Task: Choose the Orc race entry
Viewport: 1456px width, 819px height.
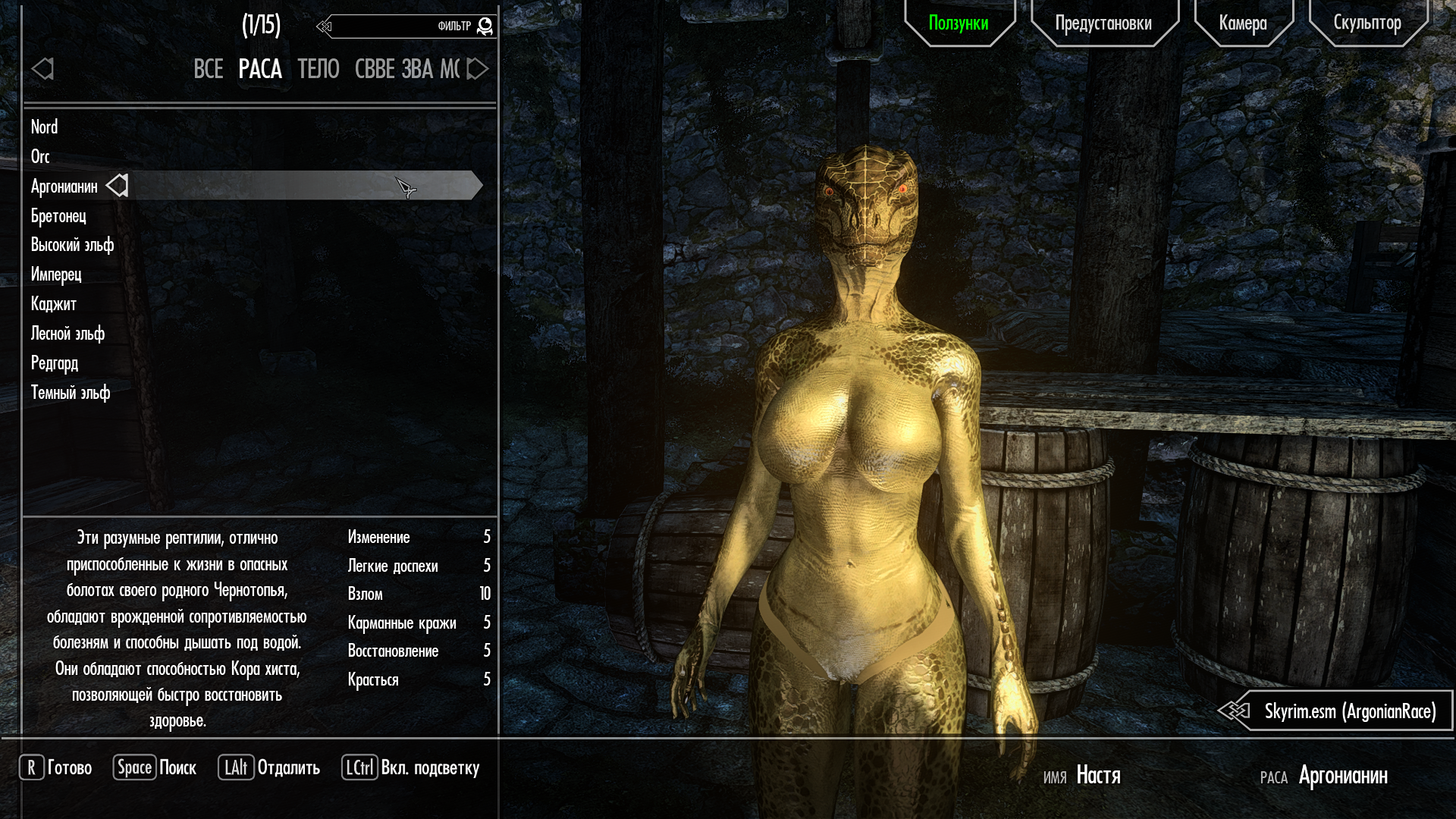Action: pos(41,156)
